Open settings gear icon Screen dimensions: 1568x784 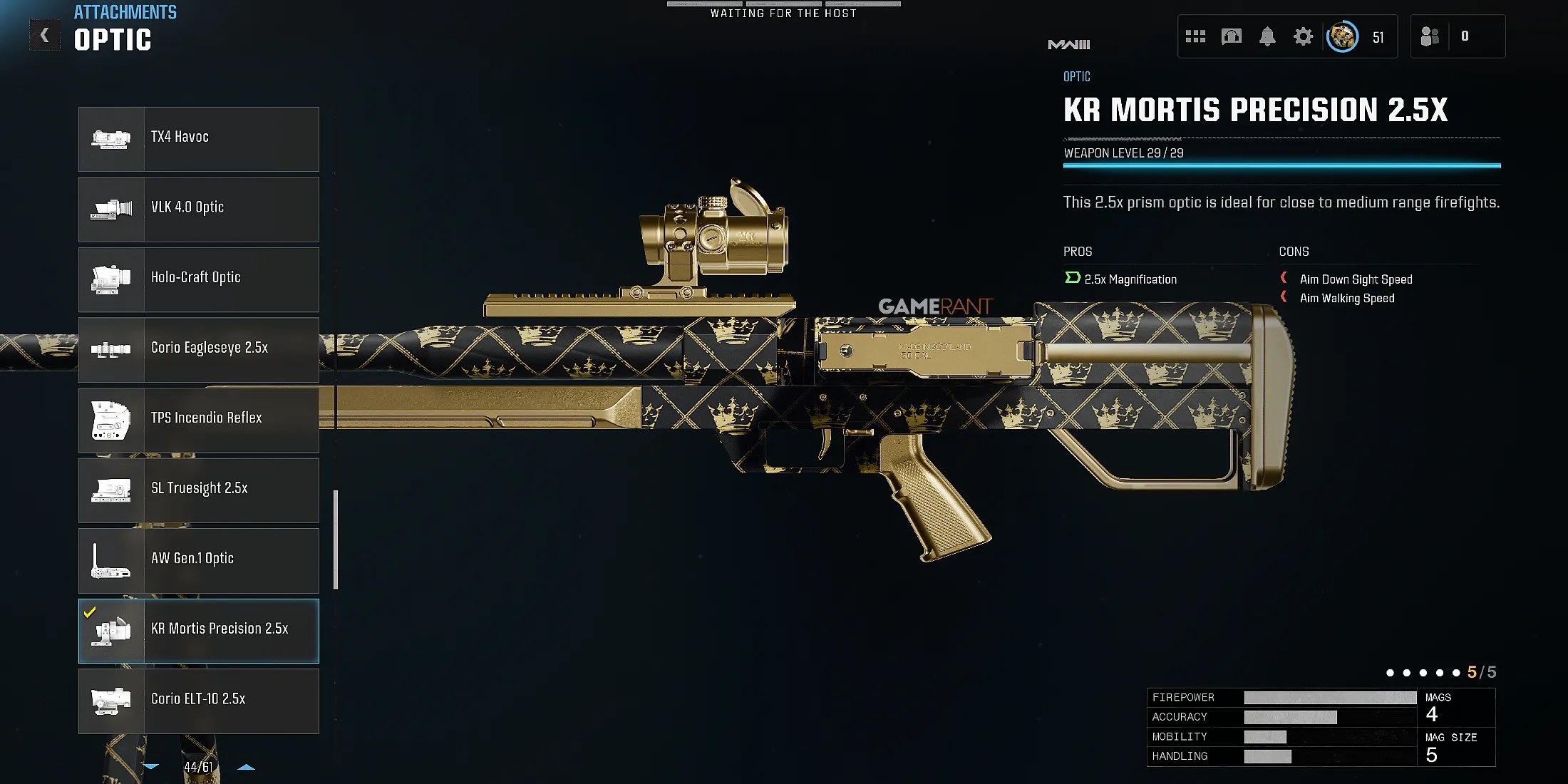[1303, 36]
